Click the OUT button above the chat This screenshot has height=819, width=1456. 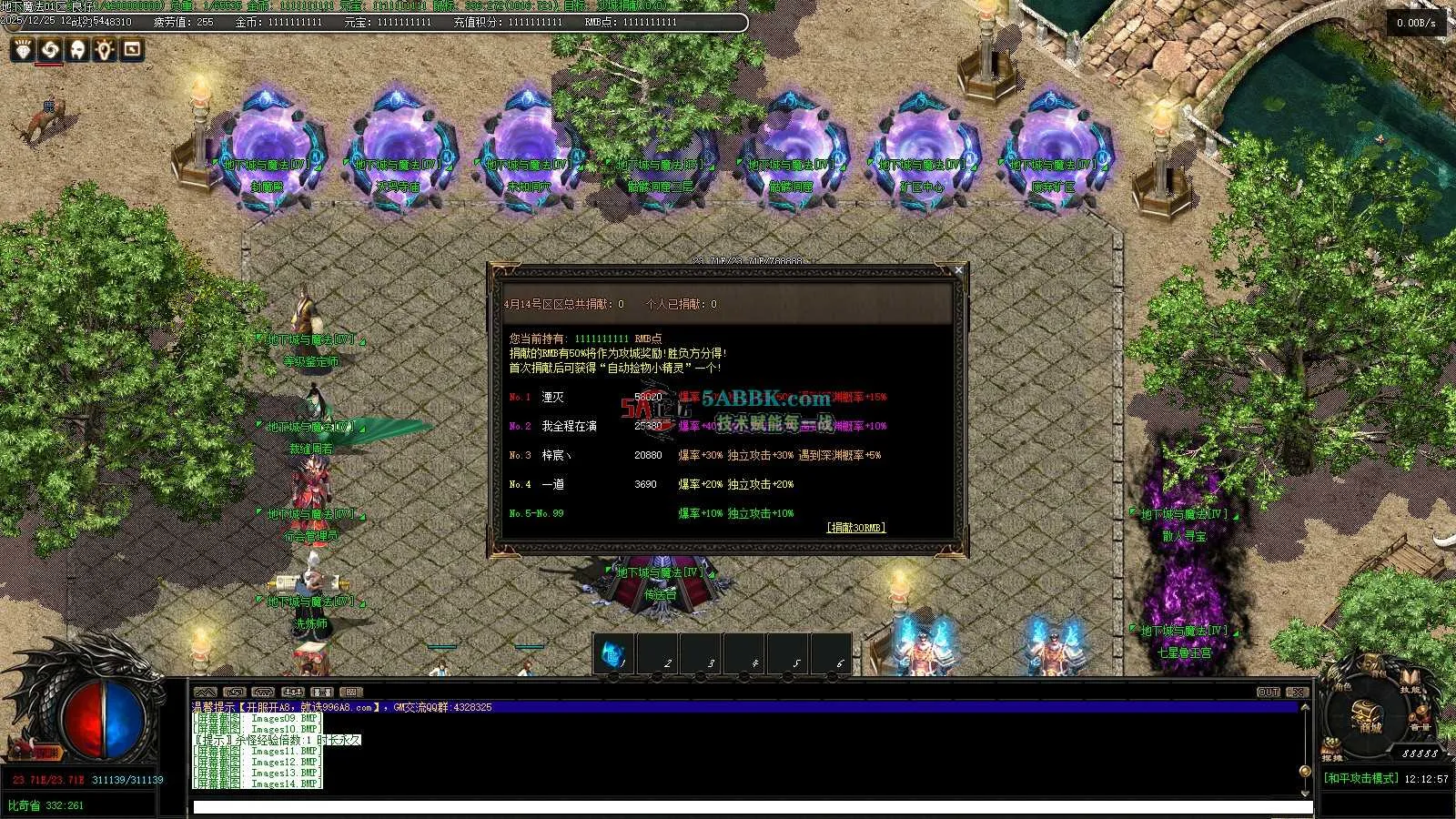pyautogui.click(x=1269, y=693)
